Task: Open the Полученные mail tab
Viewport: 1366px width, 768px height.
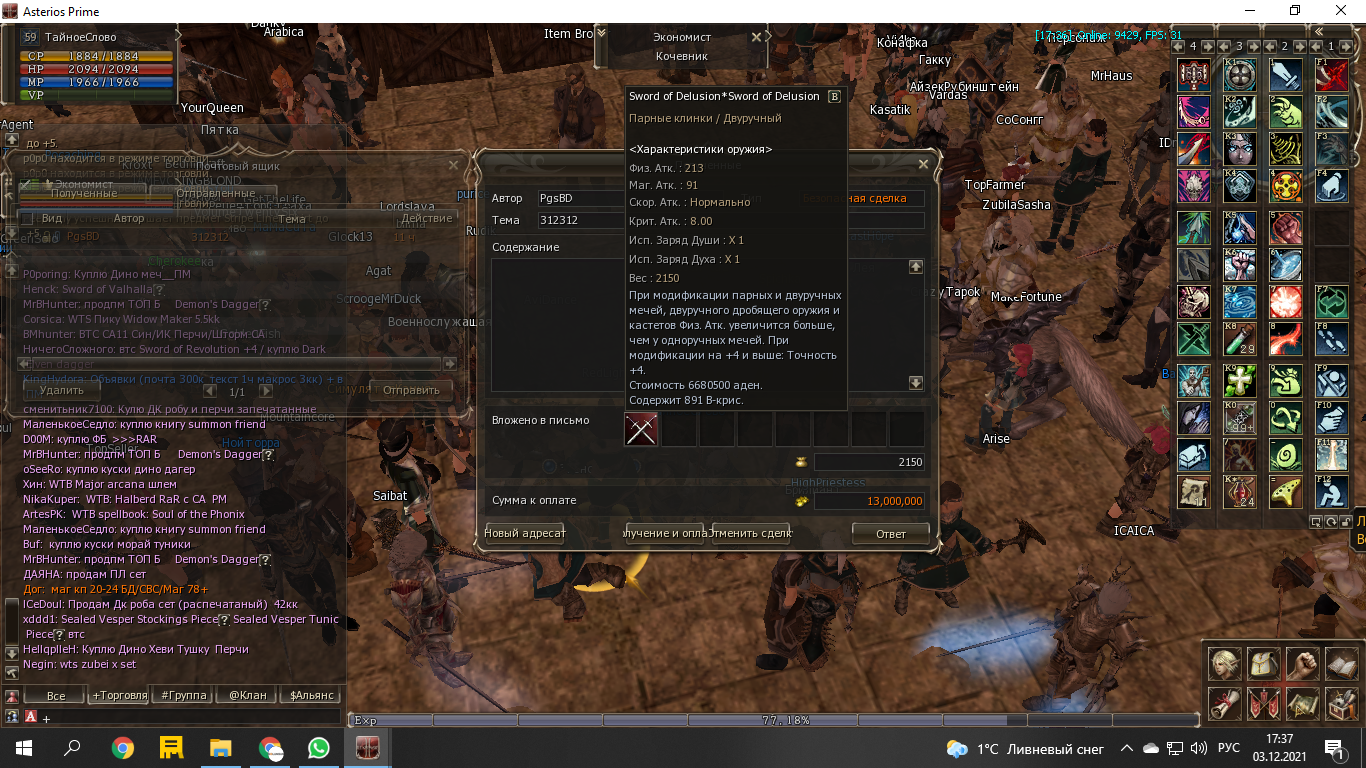Action: [x=84, y=193]
